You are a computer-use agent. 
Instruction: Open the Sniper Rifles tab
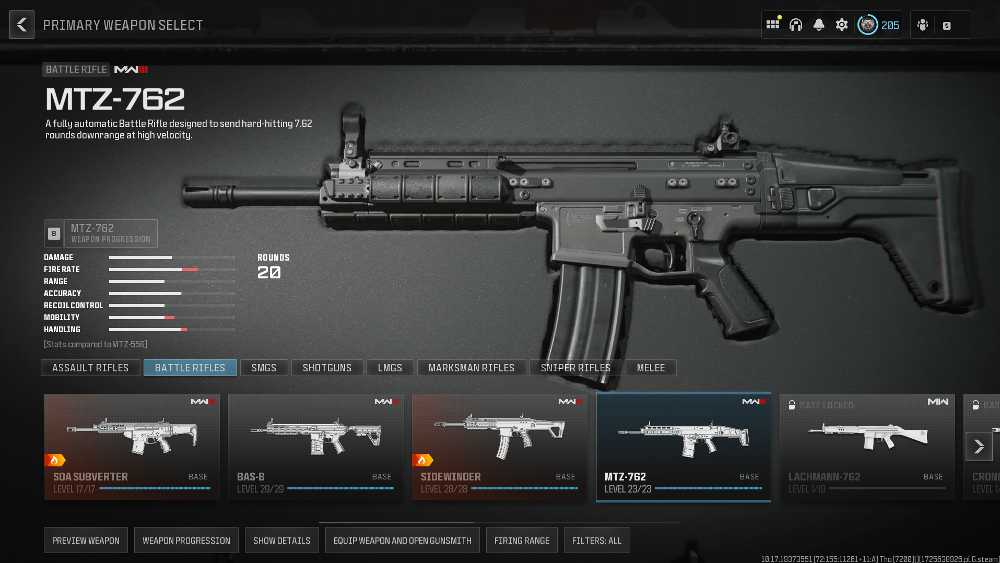click(x=576, y=368)
